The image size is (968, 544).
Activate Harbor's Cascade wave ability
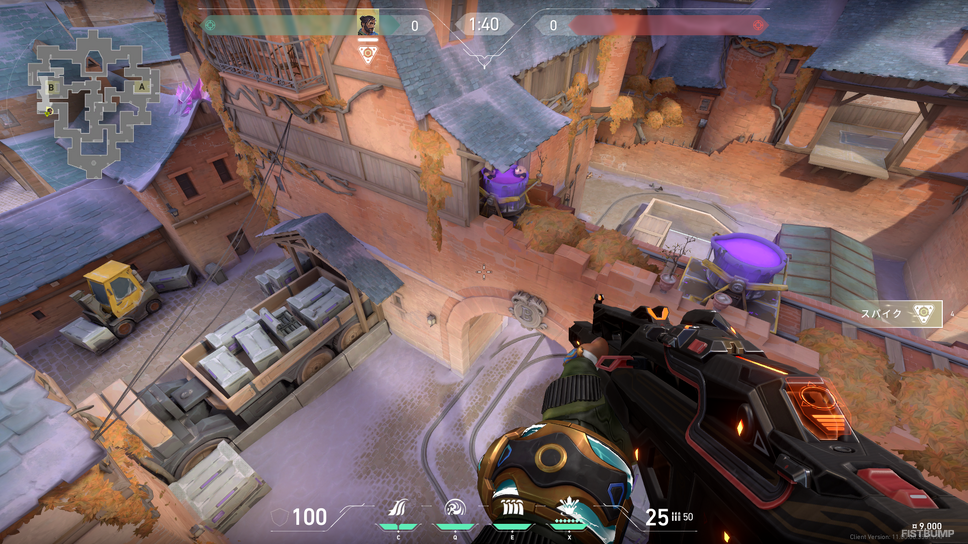click(399, 509)
